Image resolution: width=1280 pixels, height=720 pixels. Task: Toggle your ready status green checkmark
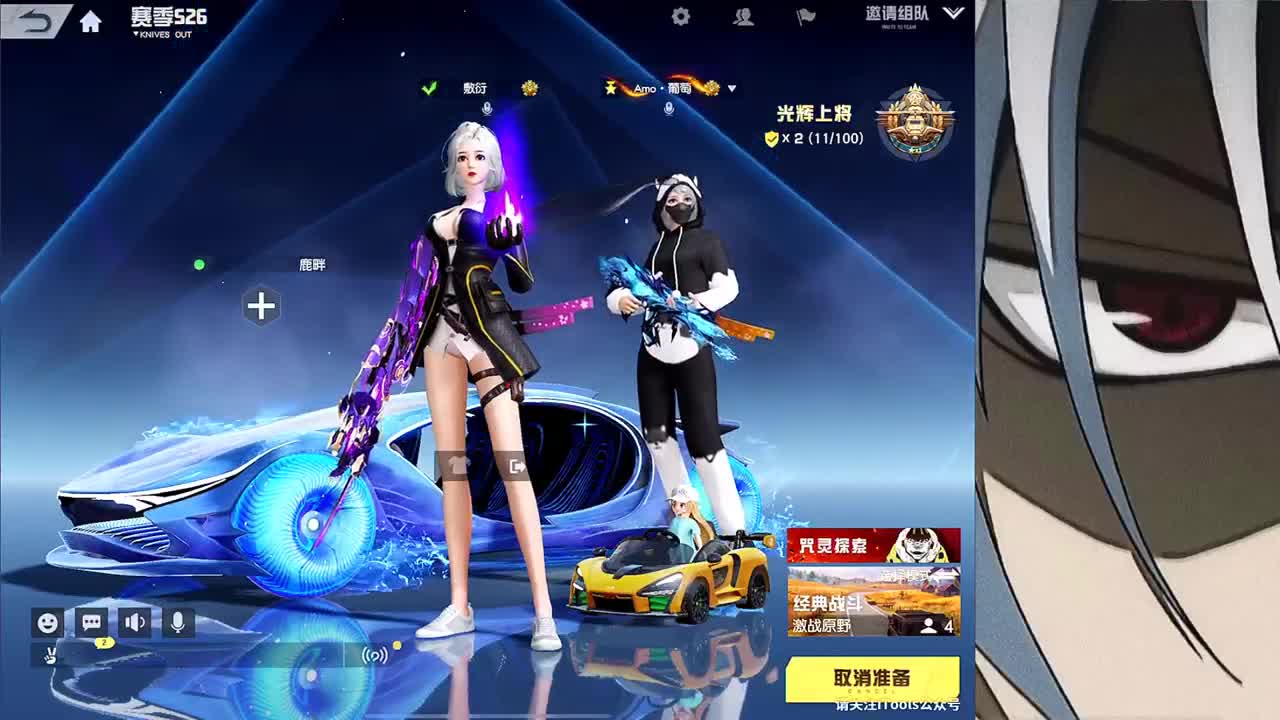[x=430, y=87]
